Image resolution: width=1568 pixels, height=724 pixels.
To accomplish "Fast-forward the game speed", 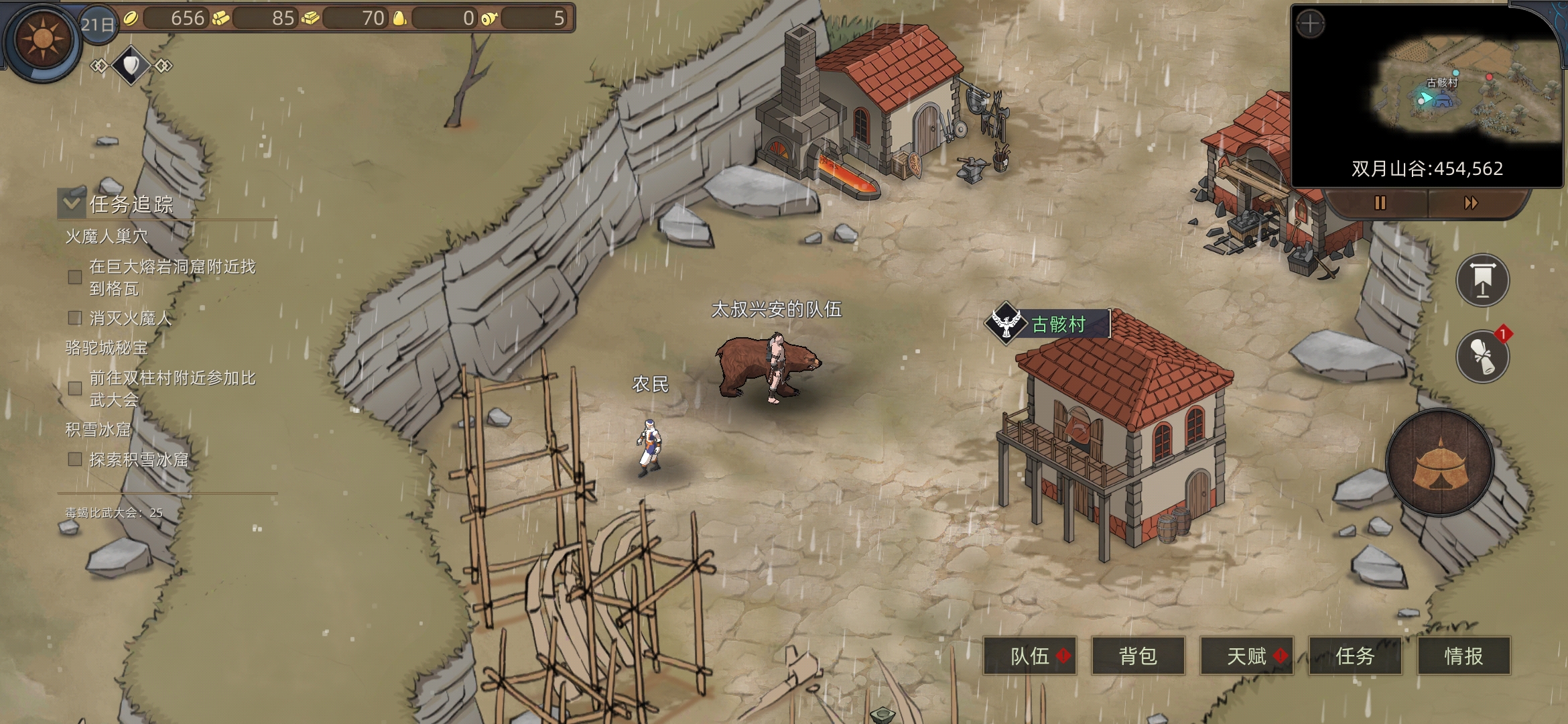I will coord(1471,203).
